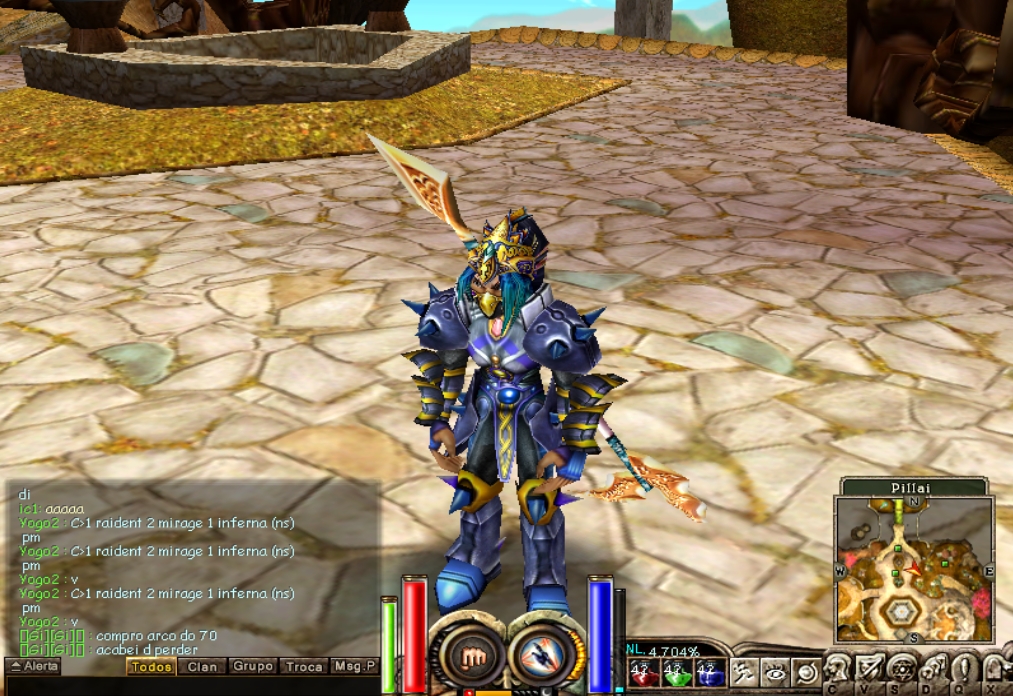Screen dimensions: 1013x696
Task: Toggle the running figure icon
Action: pyautogui.click(x=743, y=672)
